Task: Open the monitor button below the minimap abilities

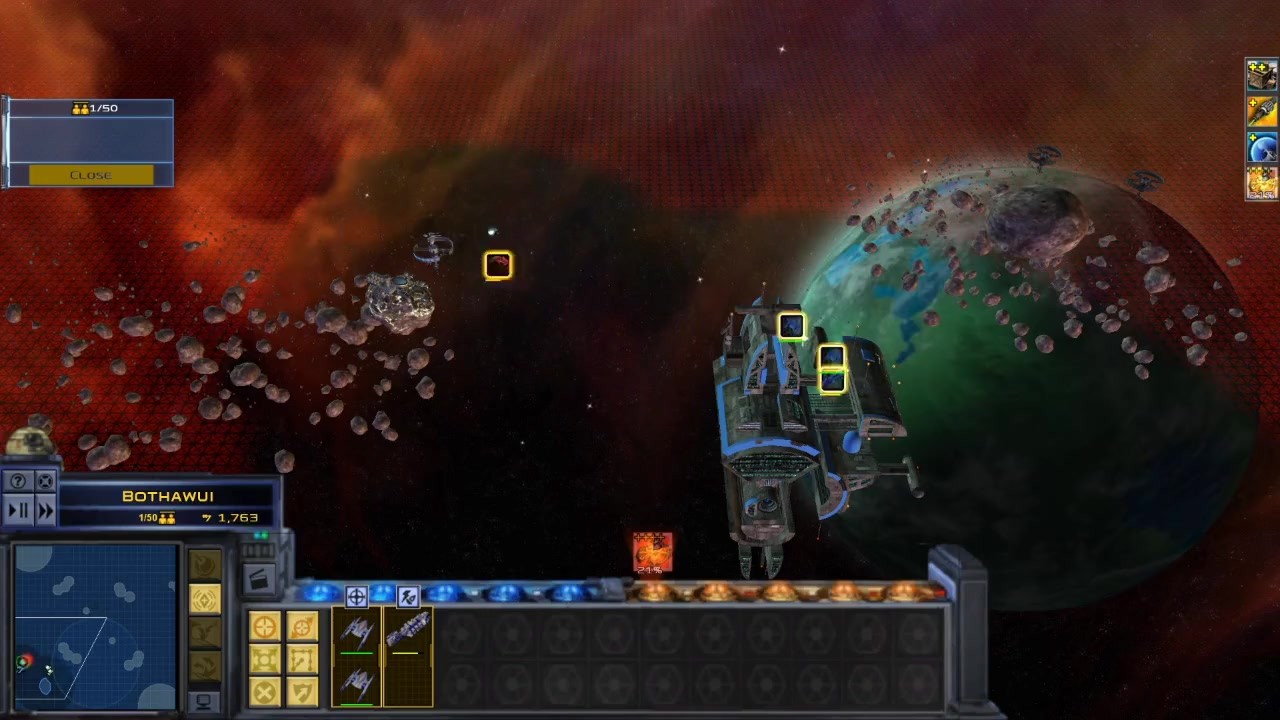Action: (x=204, y=701)
